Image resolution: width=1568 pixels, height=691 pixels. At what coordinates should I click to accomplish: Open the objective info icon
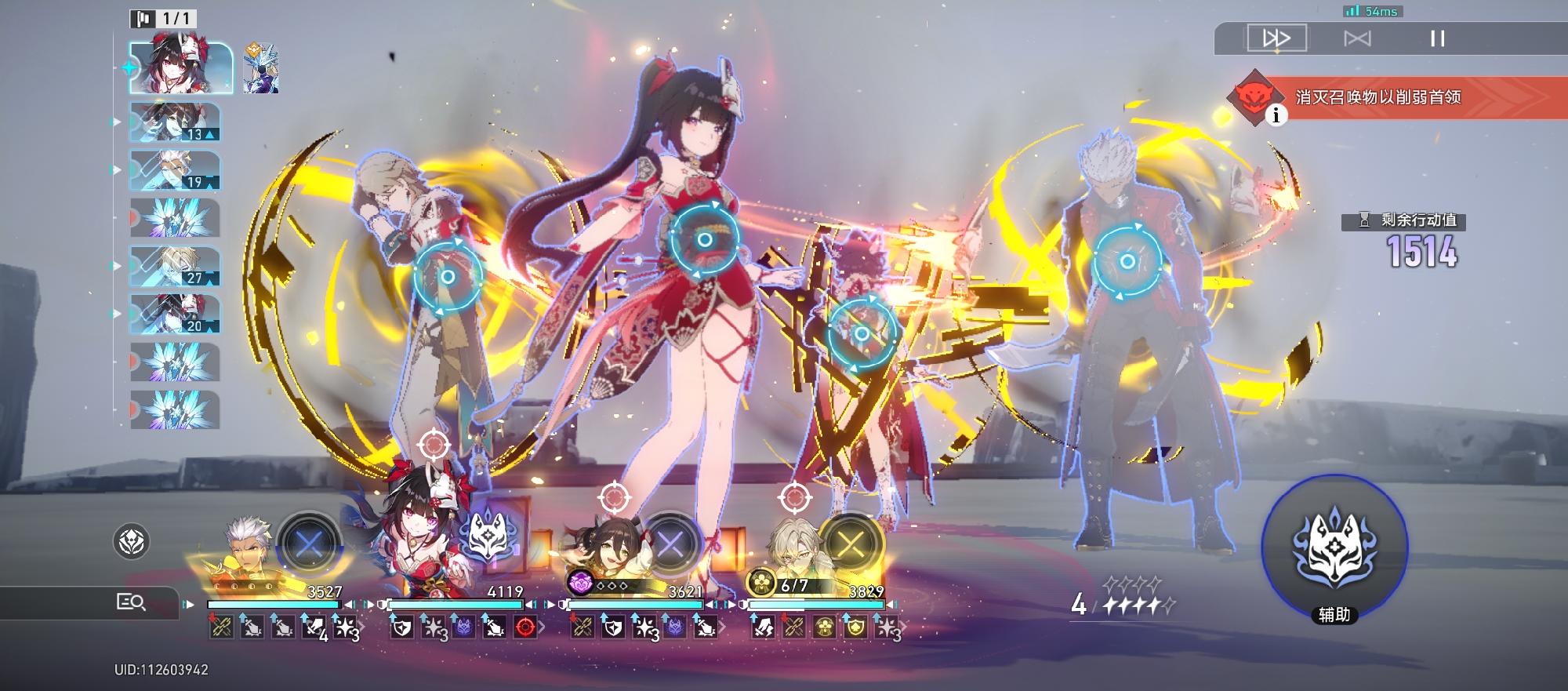coord(1276,115)
